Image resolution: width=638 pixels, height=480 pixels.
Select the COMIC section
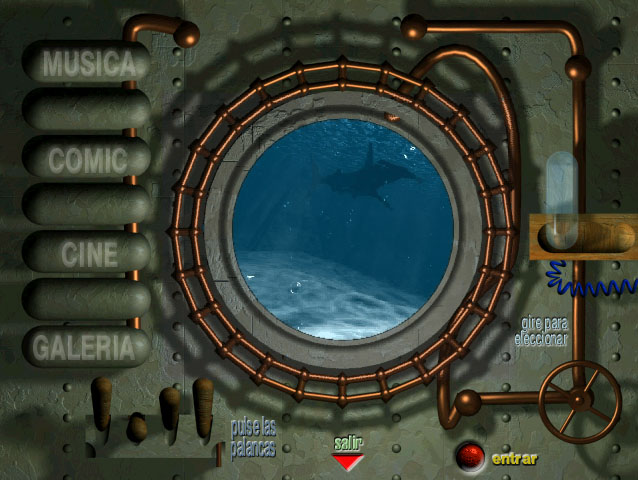pos(88,158)
